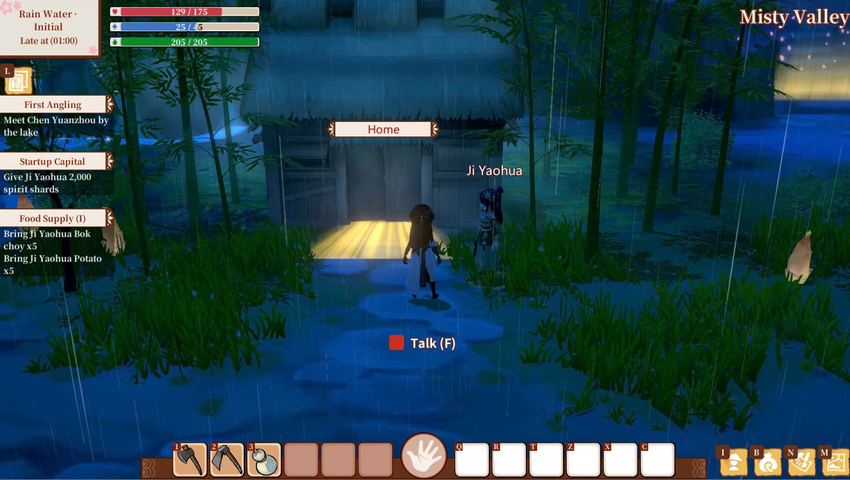Select the hoe in hotbar slot 2
Viewport: 850px width, 480px height.
(227, 459)
